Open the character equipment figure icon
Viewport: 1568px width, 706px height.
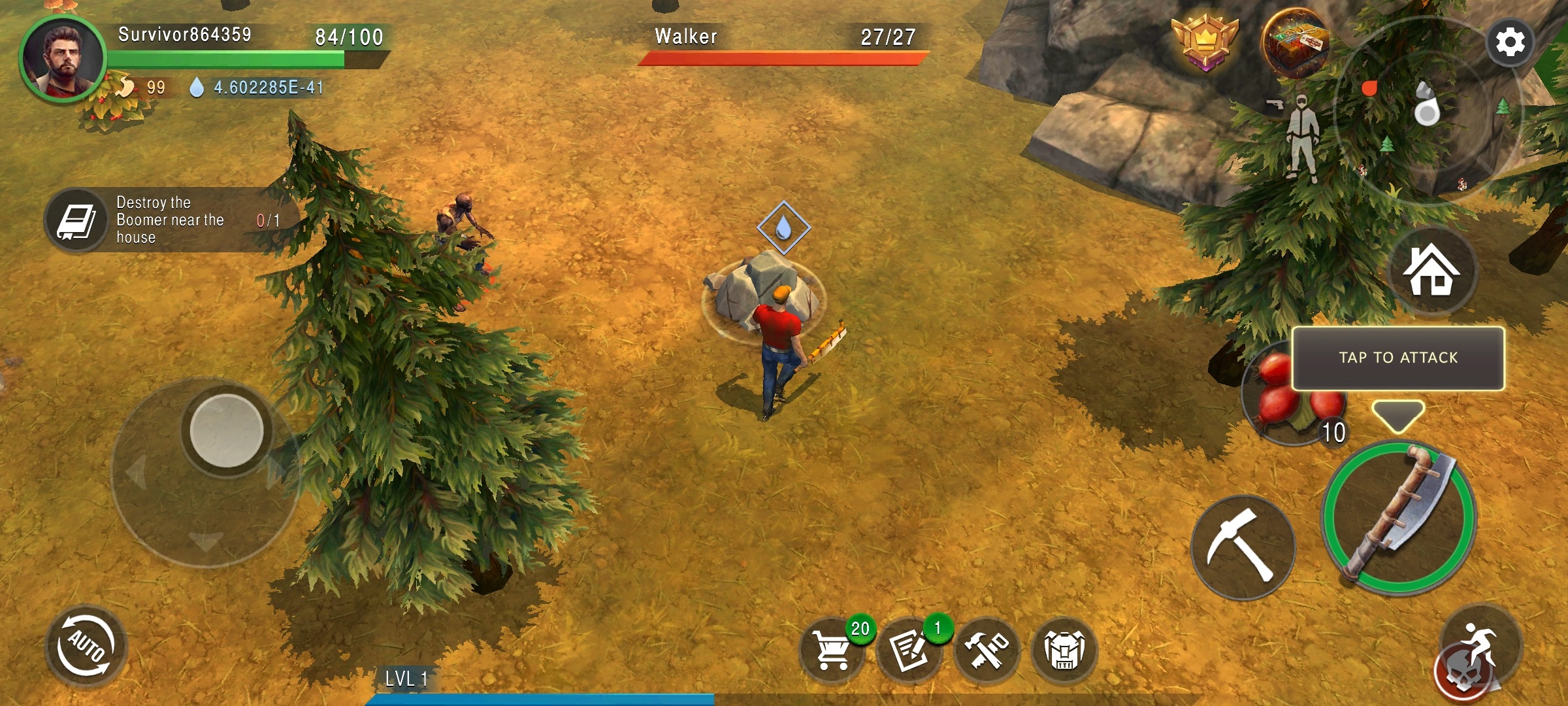coord(1301,137)
